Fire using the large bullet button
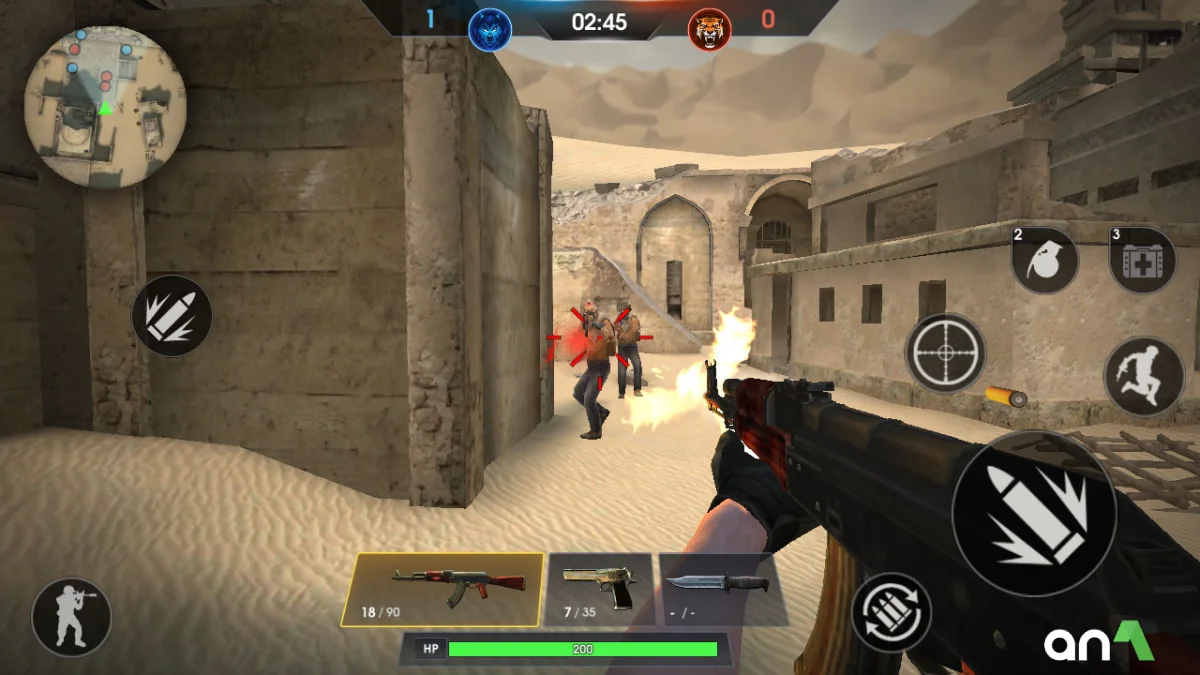Screen dimensions: 1200x675 point(1034,513)
